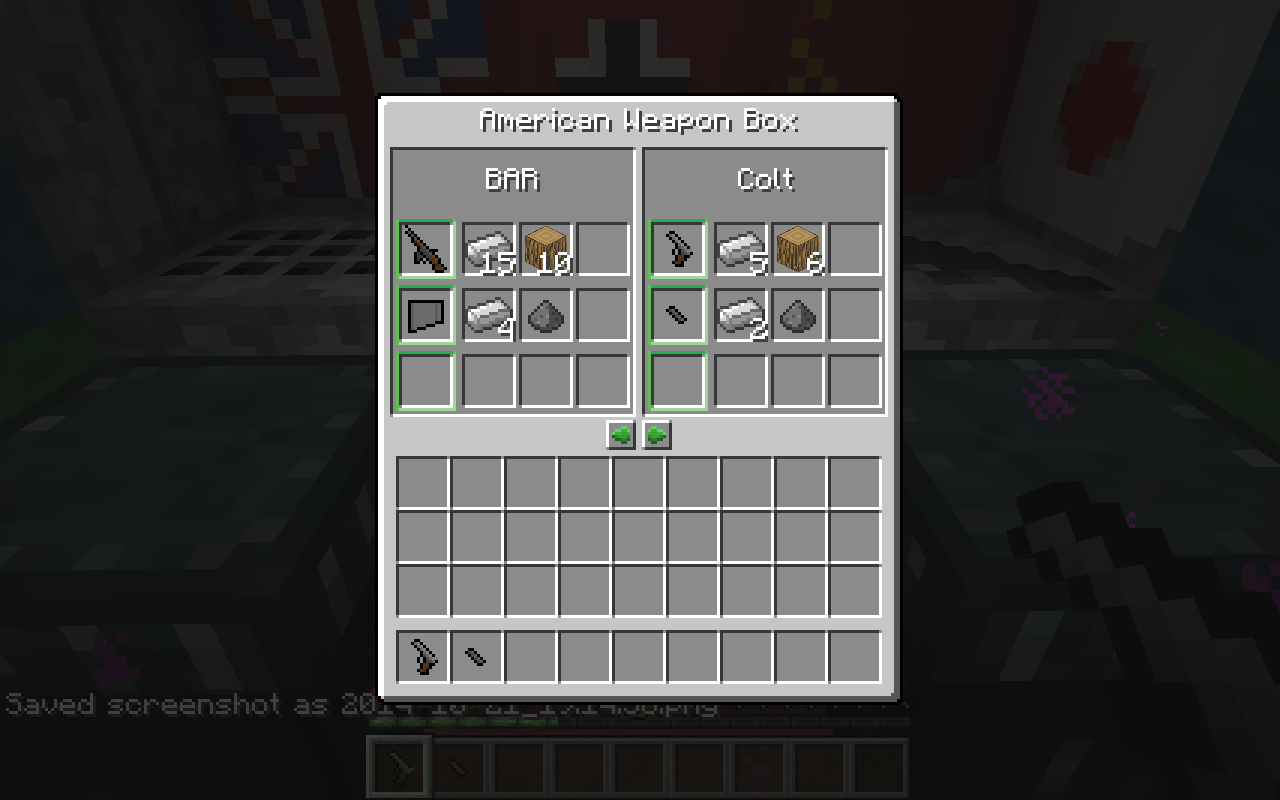Select the pistol in the bottom game hotbar
This screenshot has height=800, width=1280.
pyautogui.click(x=397, y=765)
